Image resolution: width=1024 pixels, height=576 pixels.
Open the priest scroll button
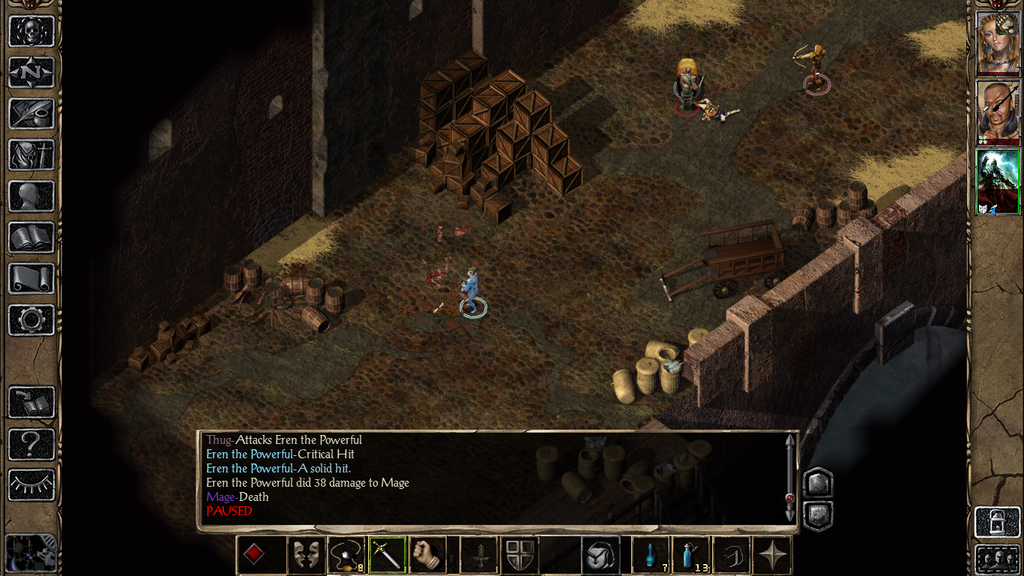pos(31,278)
